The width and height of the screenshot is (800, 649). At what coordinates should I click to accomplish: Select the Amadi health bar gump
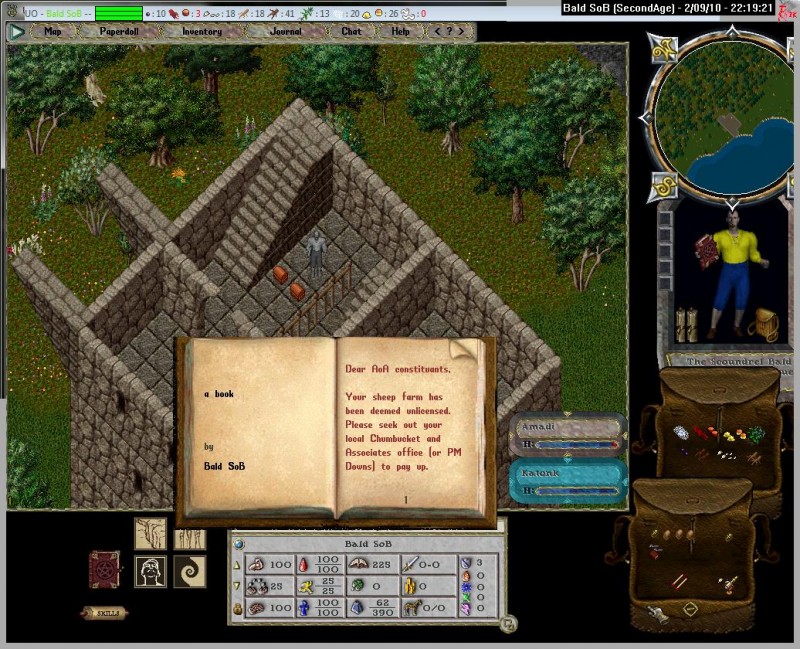[570, 434]
